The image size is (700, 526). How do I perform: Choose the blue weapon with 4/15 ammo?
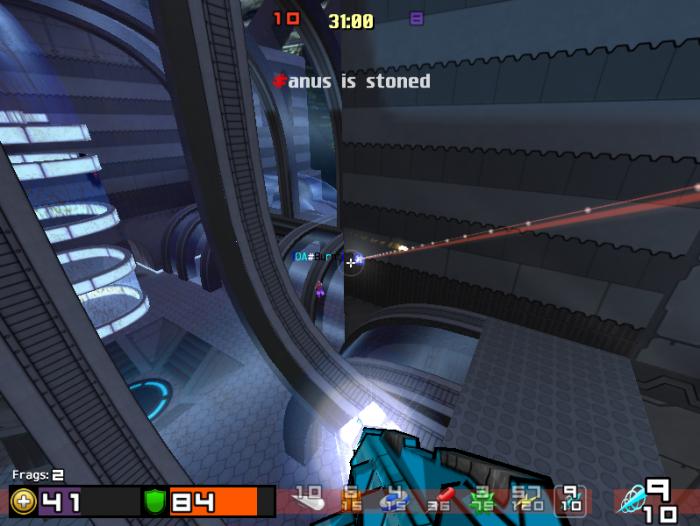point(393,498)
